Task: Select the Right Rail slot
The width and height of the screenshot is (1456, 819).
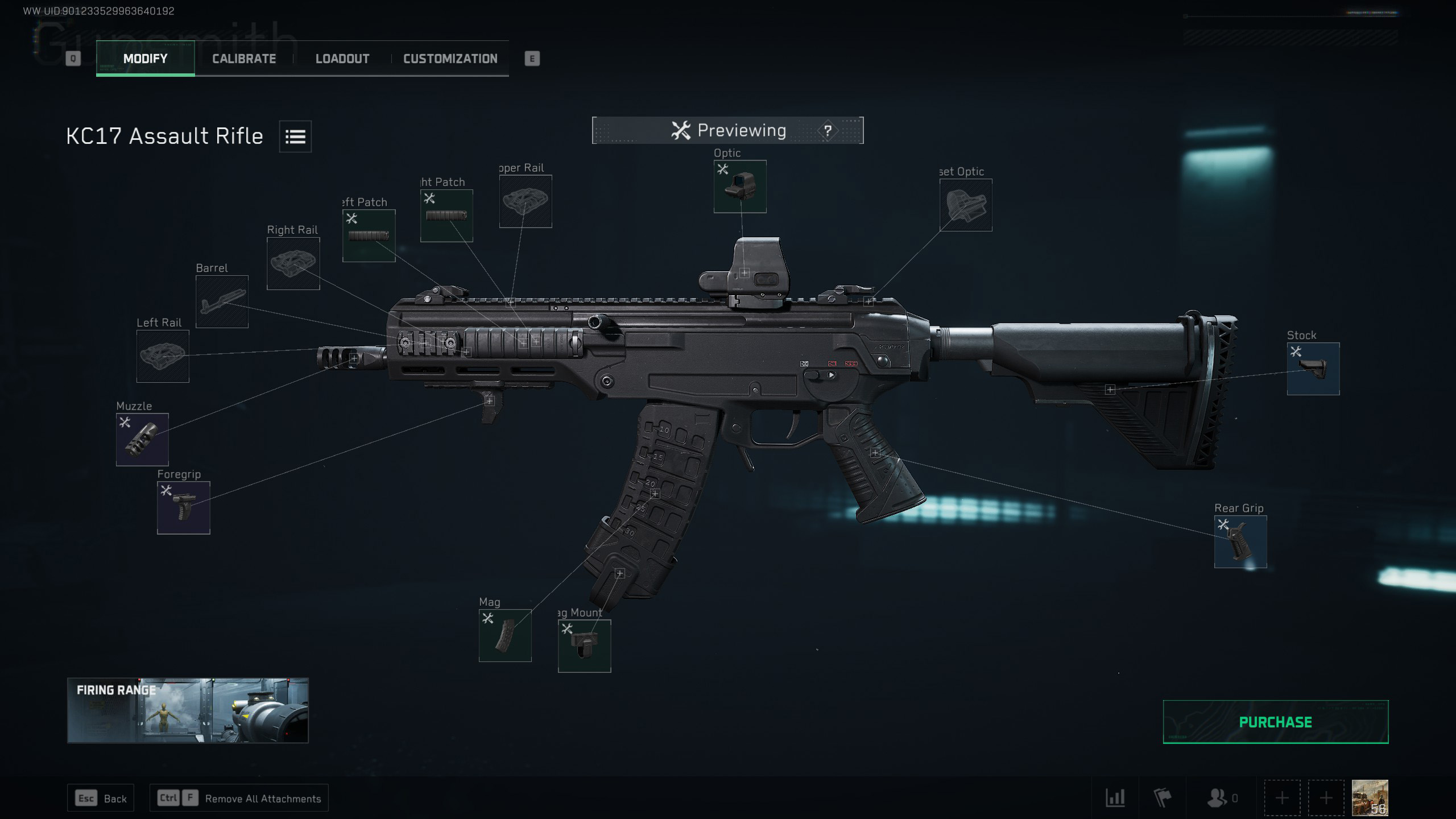Action: (293, 263)
